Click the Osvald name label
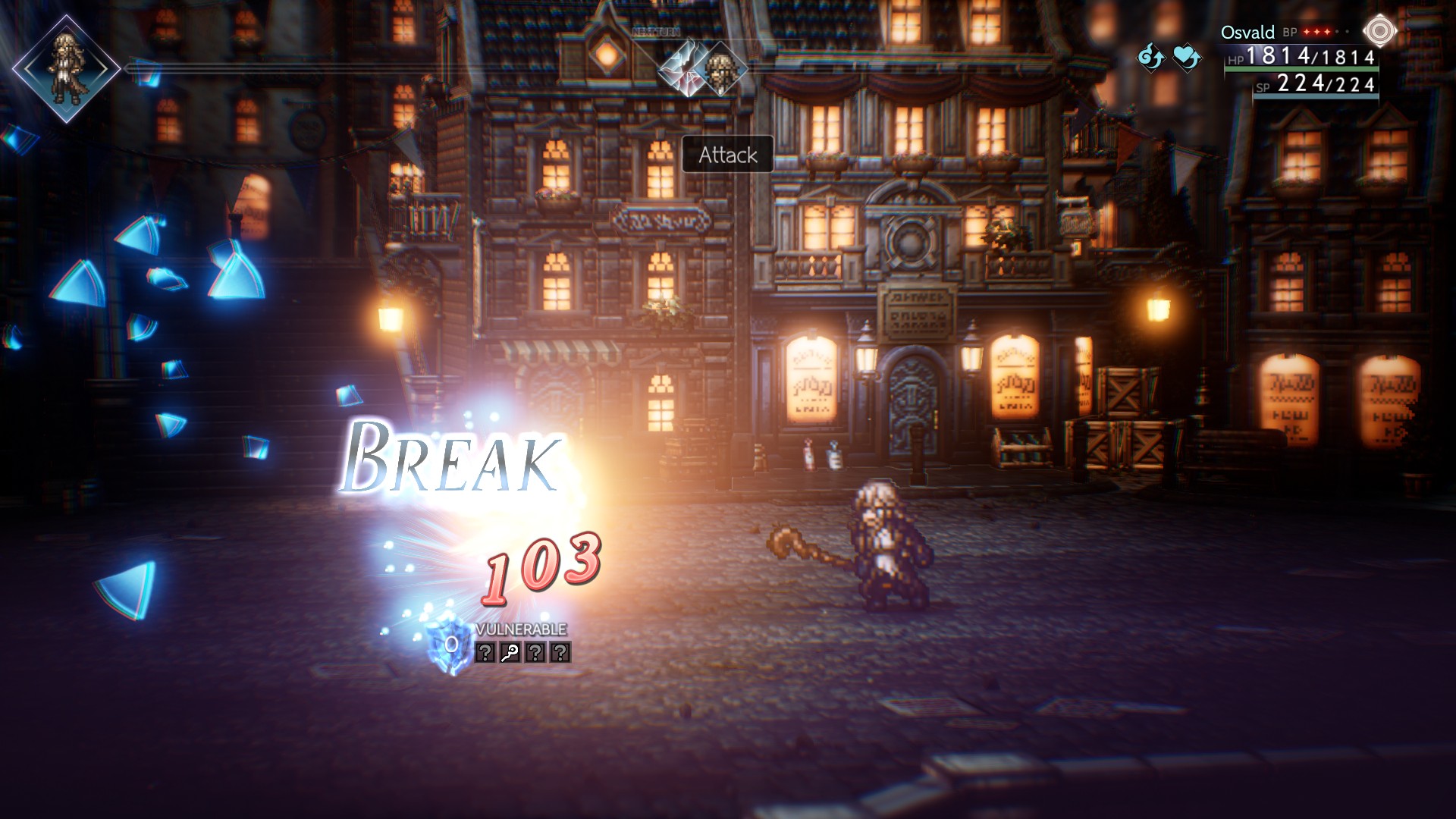This screenshot has height=819, width=1456. (x=1247, y=33)
